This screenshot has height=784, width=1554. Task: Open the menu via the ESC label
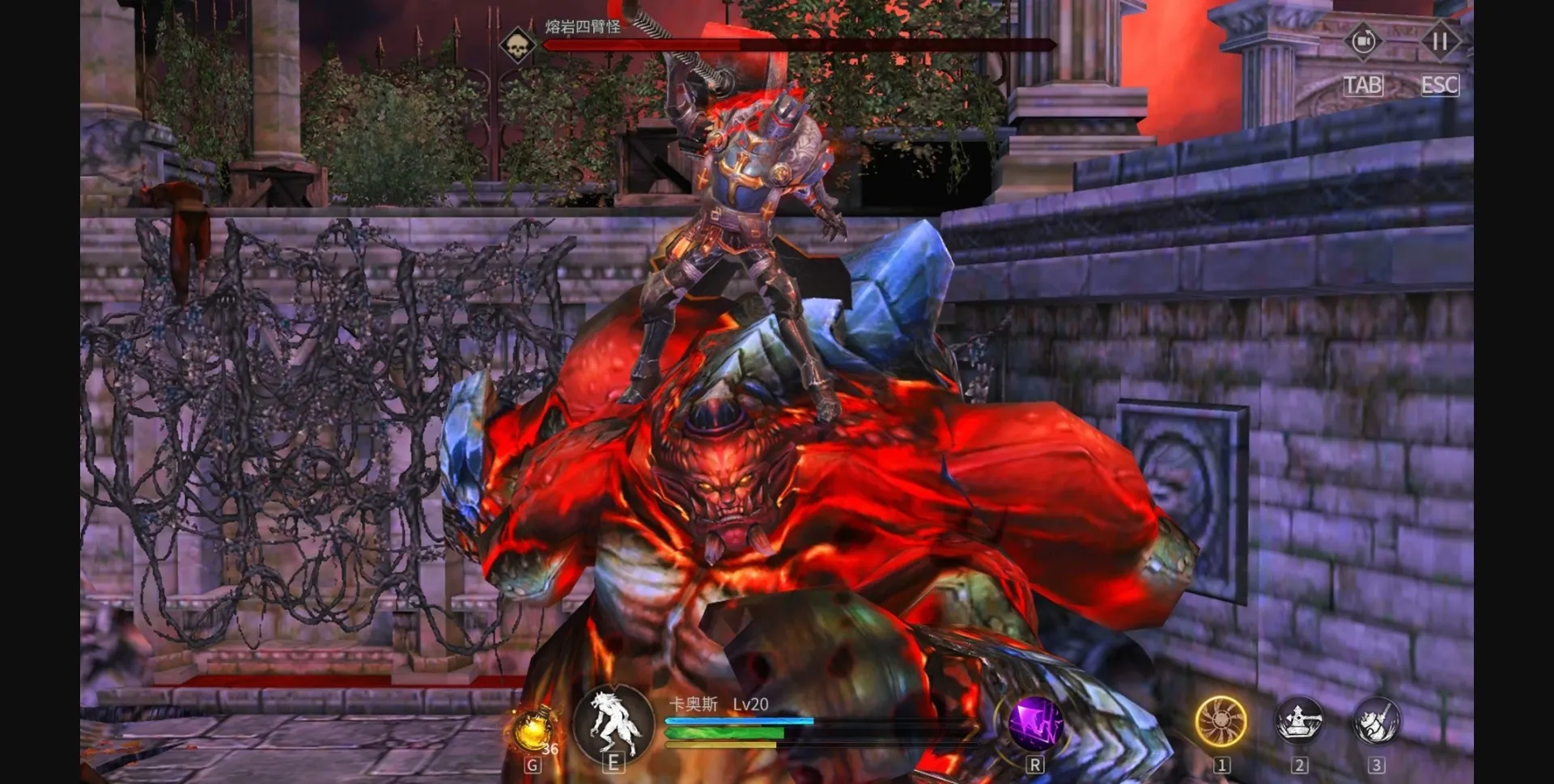click(x=1440, y=85)
